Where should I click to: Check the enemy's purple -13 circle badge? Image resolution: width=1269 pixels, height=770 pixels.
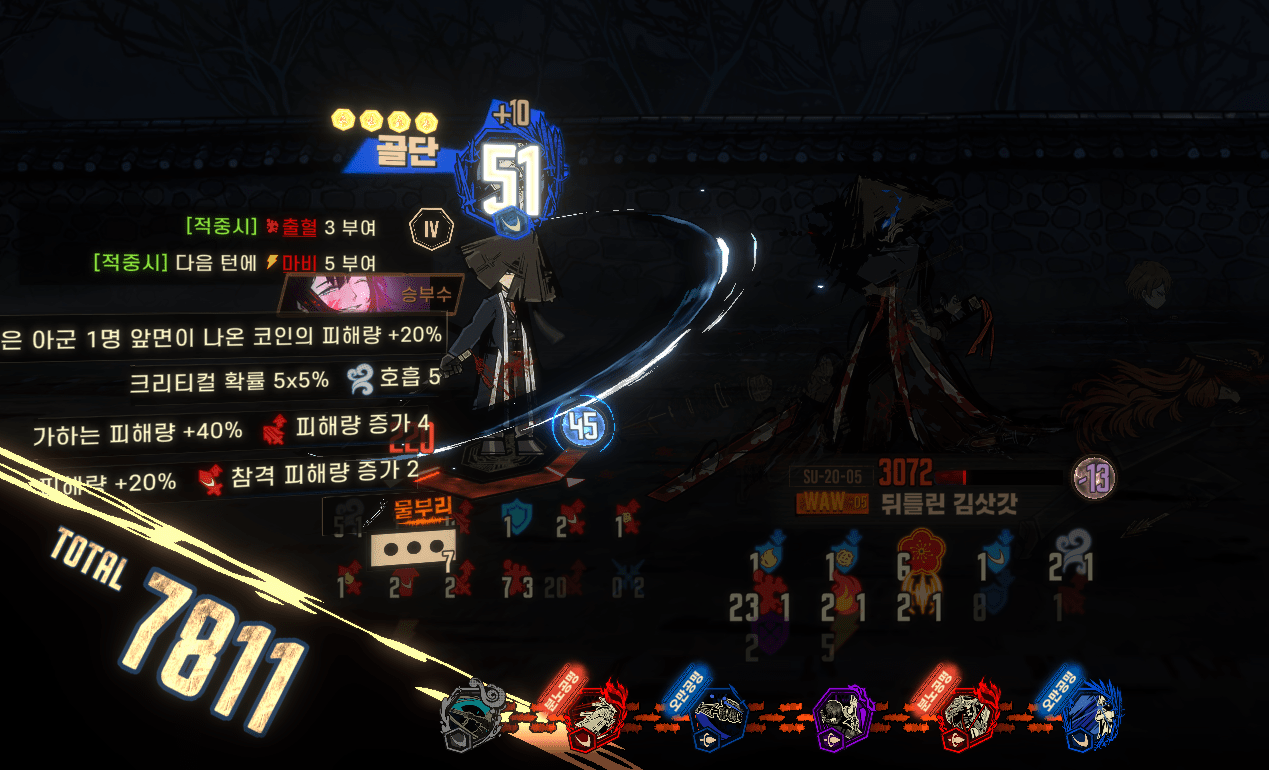click(1092, 477)
